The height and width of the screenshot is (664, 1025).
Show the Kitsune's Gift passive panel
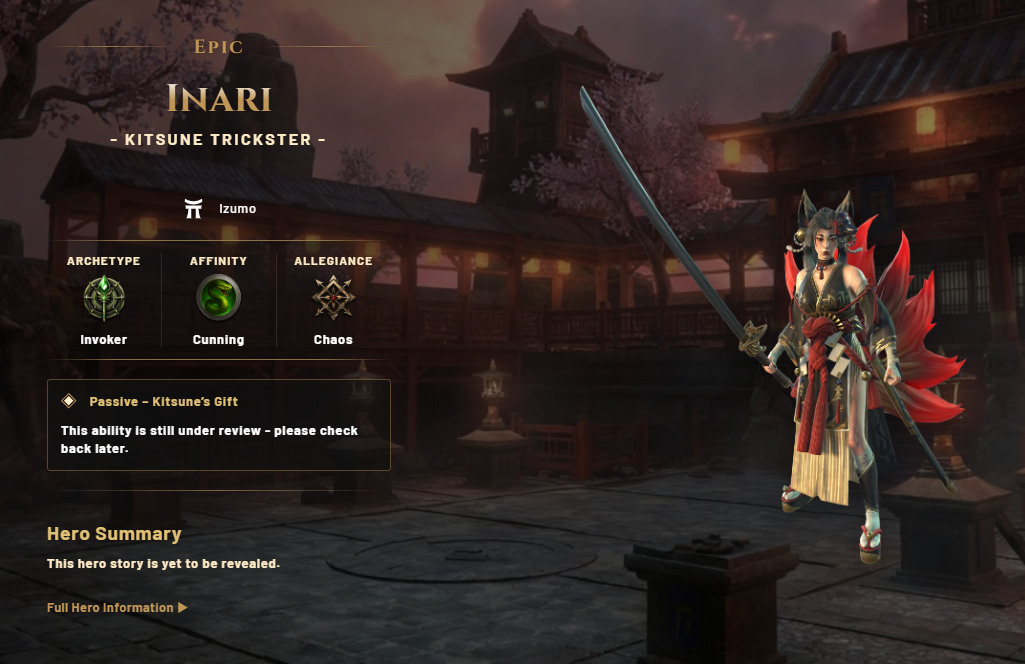(218, 424)
